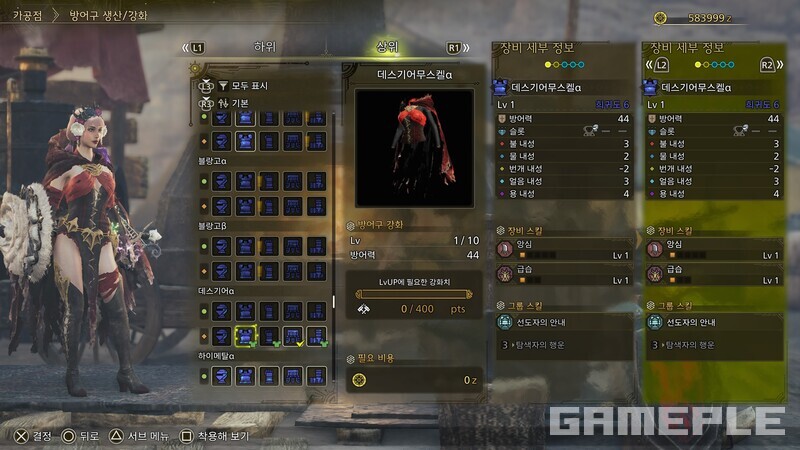Switch to the 상위 rank tab
The image size is (800, 450).
(x=386, y=47)
